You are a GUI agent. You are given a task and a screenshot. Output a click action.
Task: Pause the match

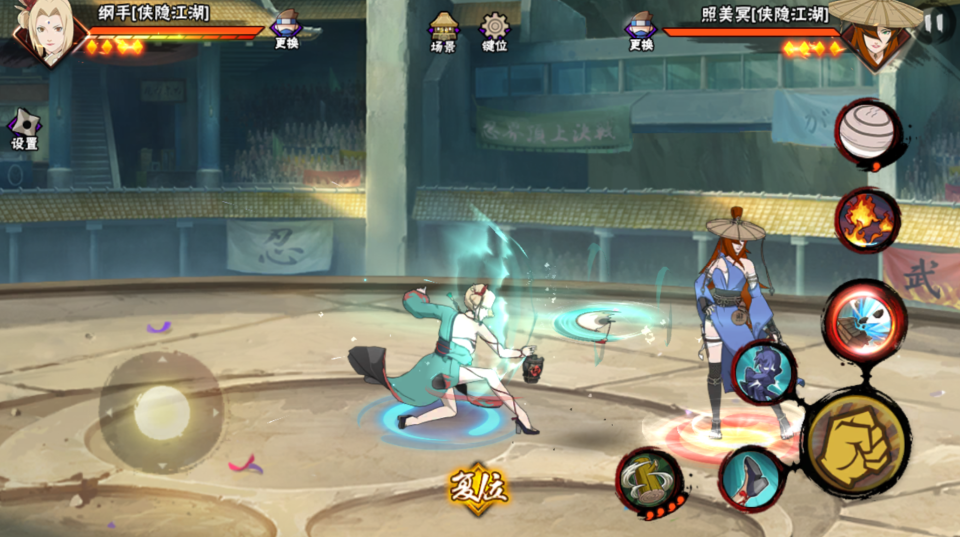(934, 22)
